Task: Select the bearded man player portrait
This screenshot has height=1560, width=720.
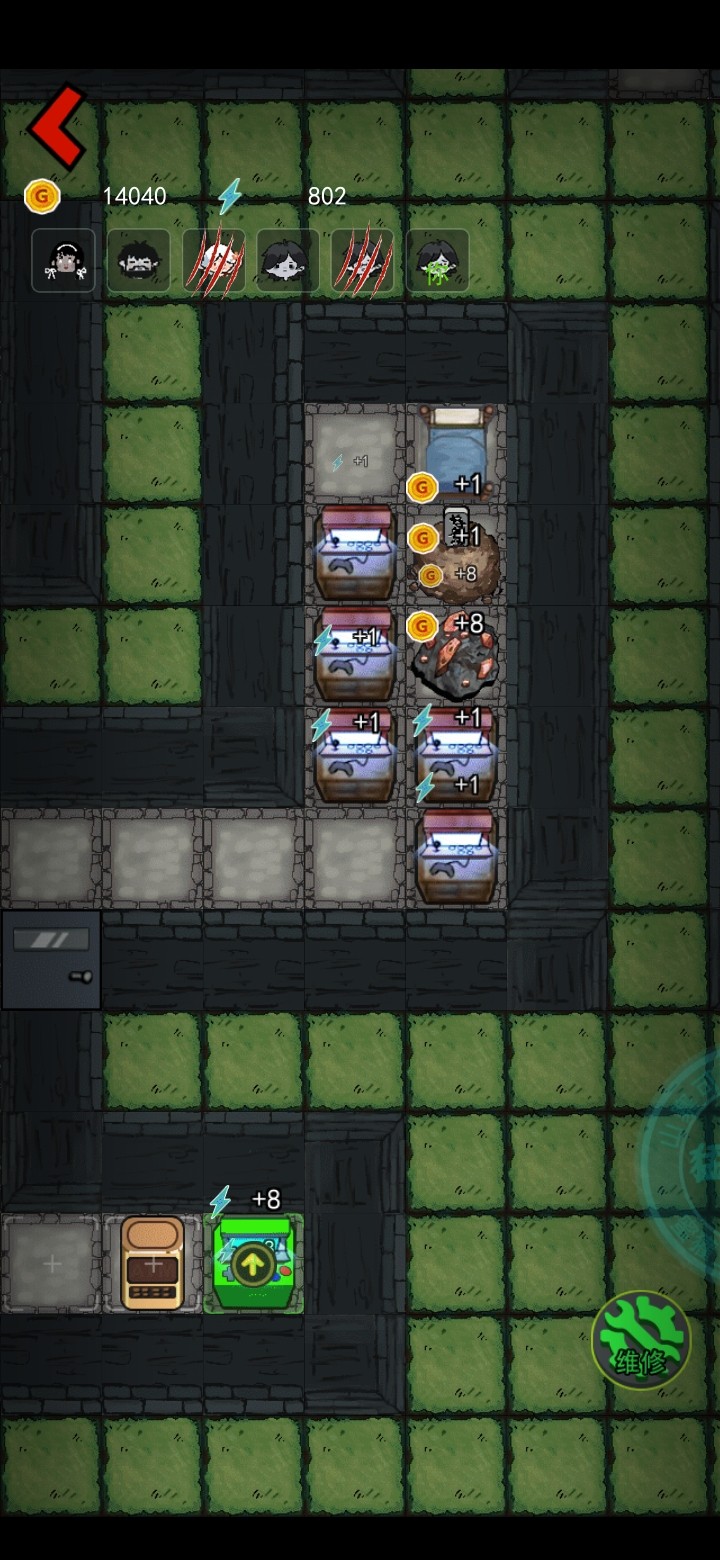Action: 138,261
